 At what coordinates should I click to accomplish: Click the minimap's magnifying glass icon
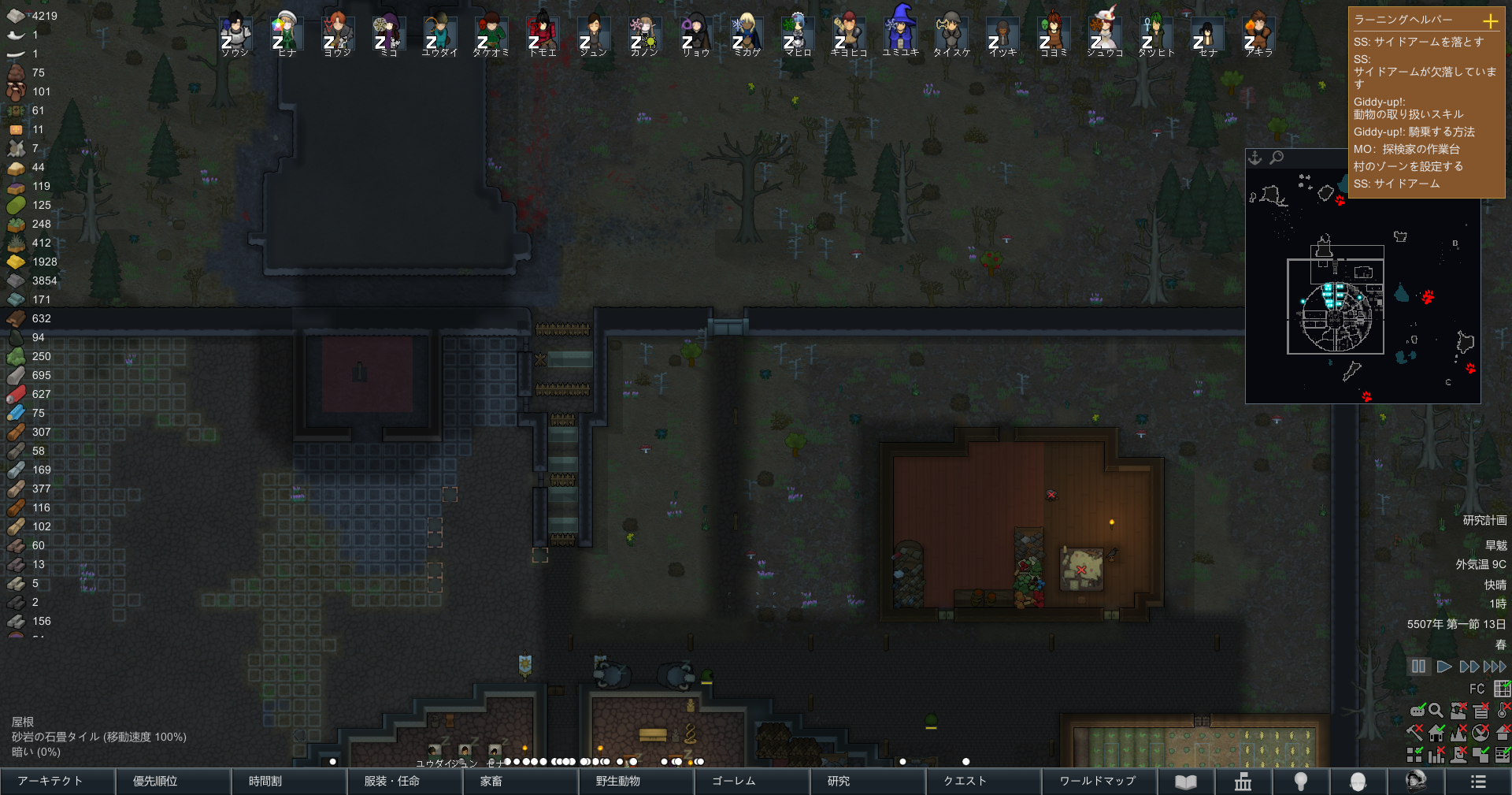1277,158
